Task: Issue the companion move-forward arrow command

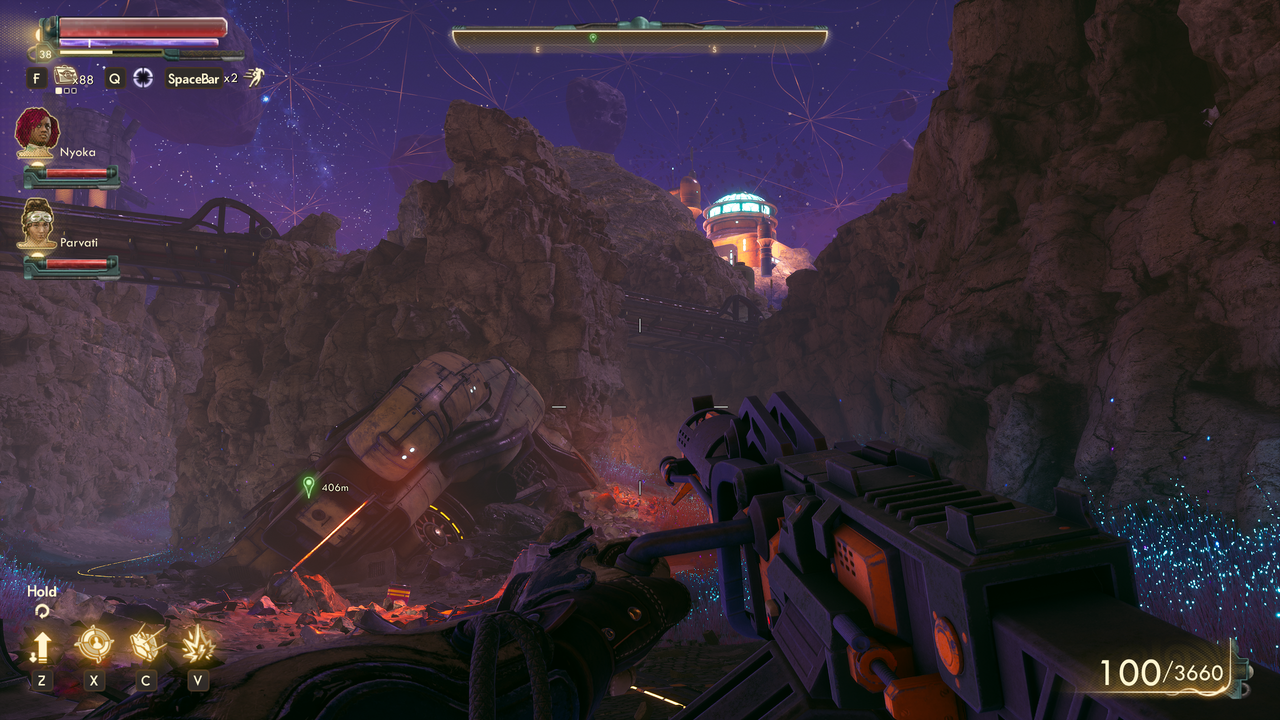Action: click(41, 645)
